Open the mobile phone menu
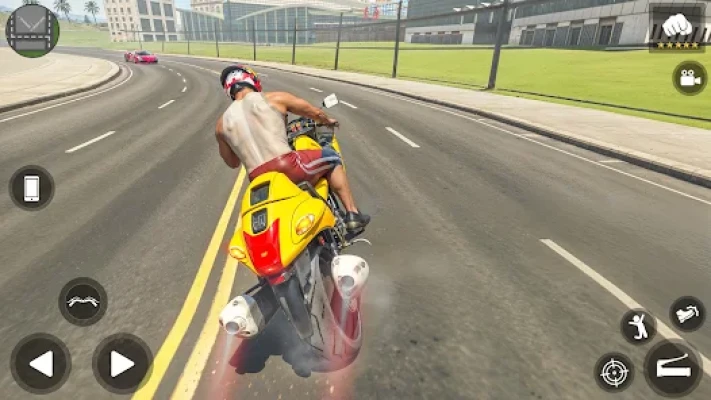Screen dimensions: 711x400 click(31, 188)
